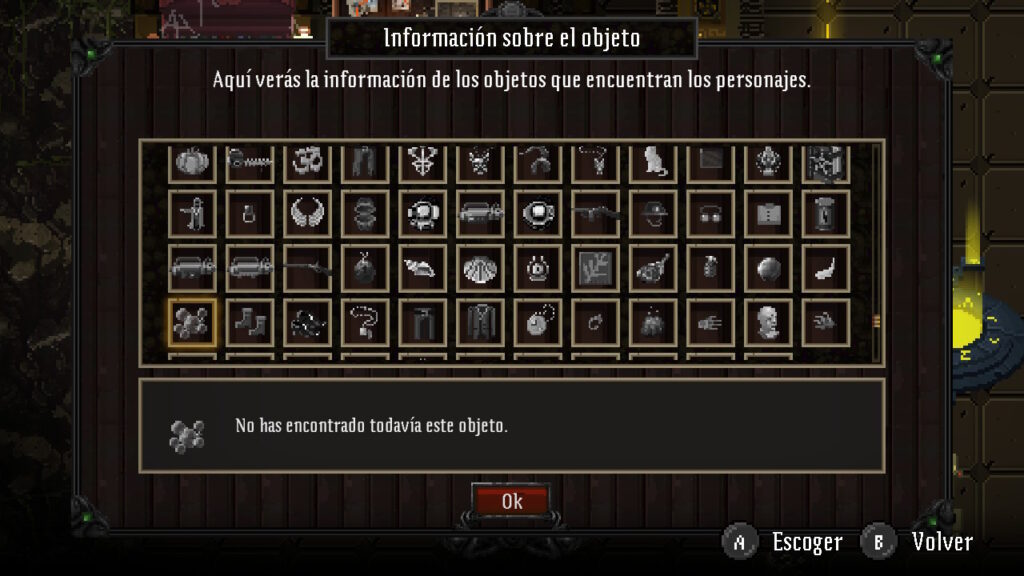This screenshot has height=576, width=1024.
Task: Select the pocket watch on chain item
Action: [x=539, y=323]
